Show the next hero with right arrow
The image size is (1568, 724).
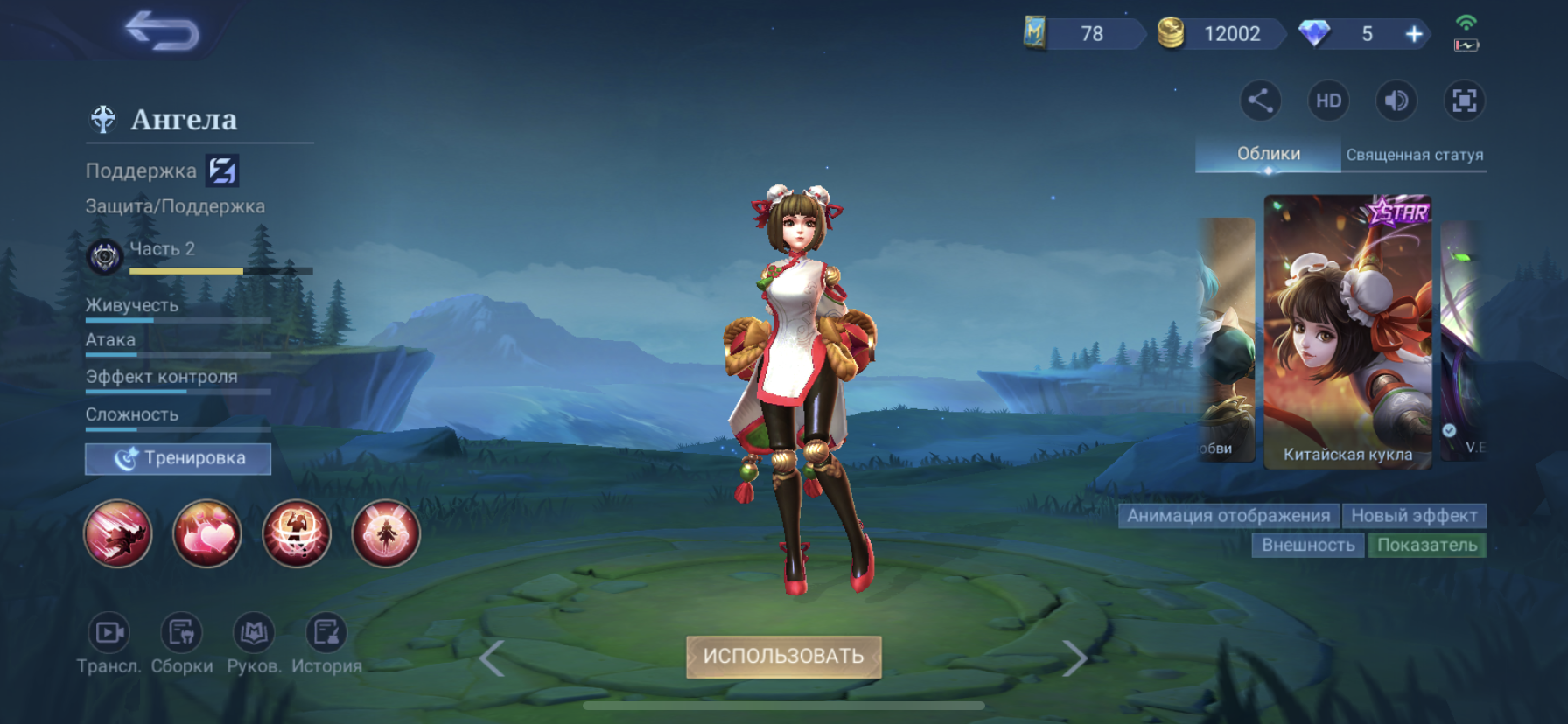(x=1074, y=658)
